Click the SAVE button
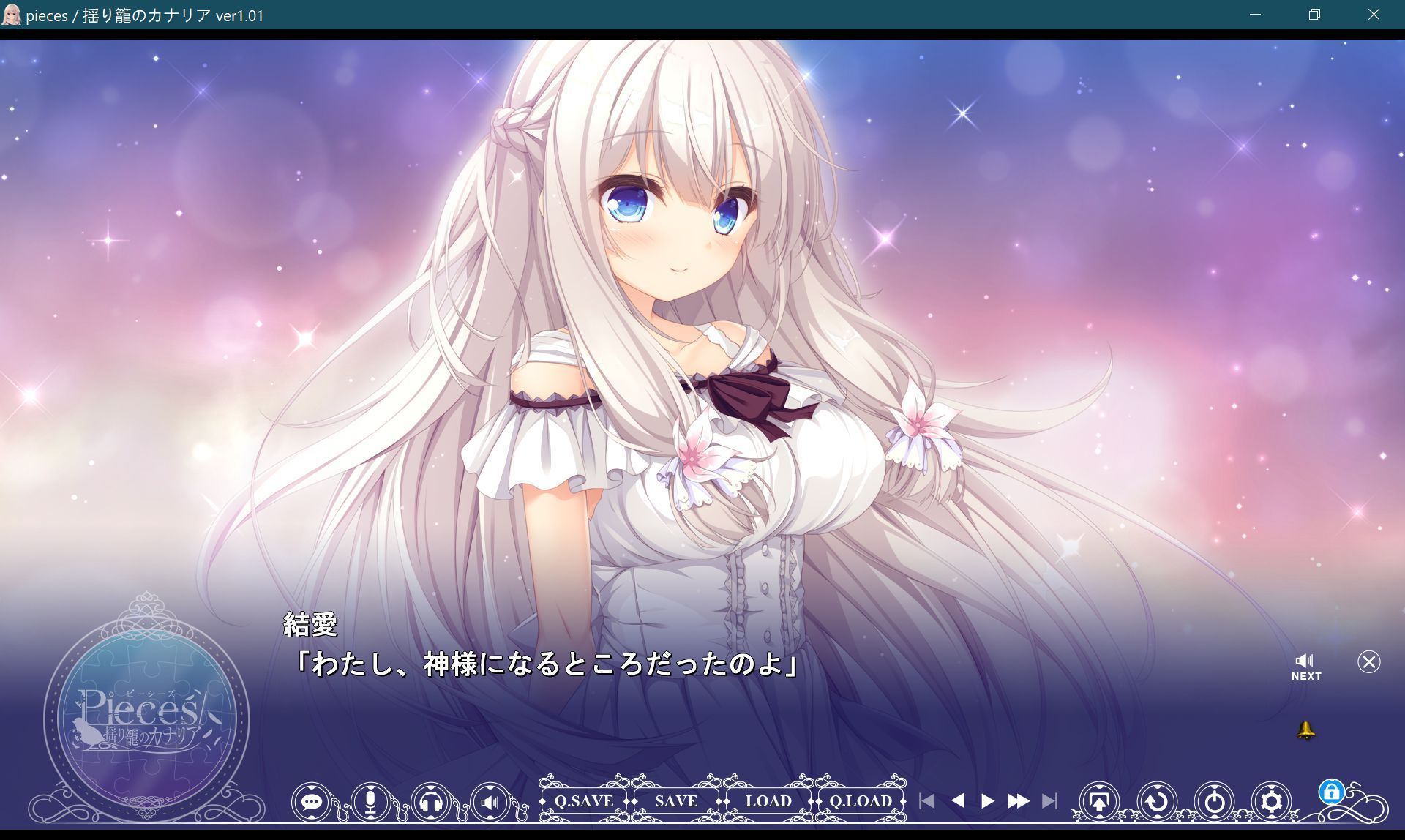The width and height of the screenshot is (1405, 840). [x=675, y=801]
